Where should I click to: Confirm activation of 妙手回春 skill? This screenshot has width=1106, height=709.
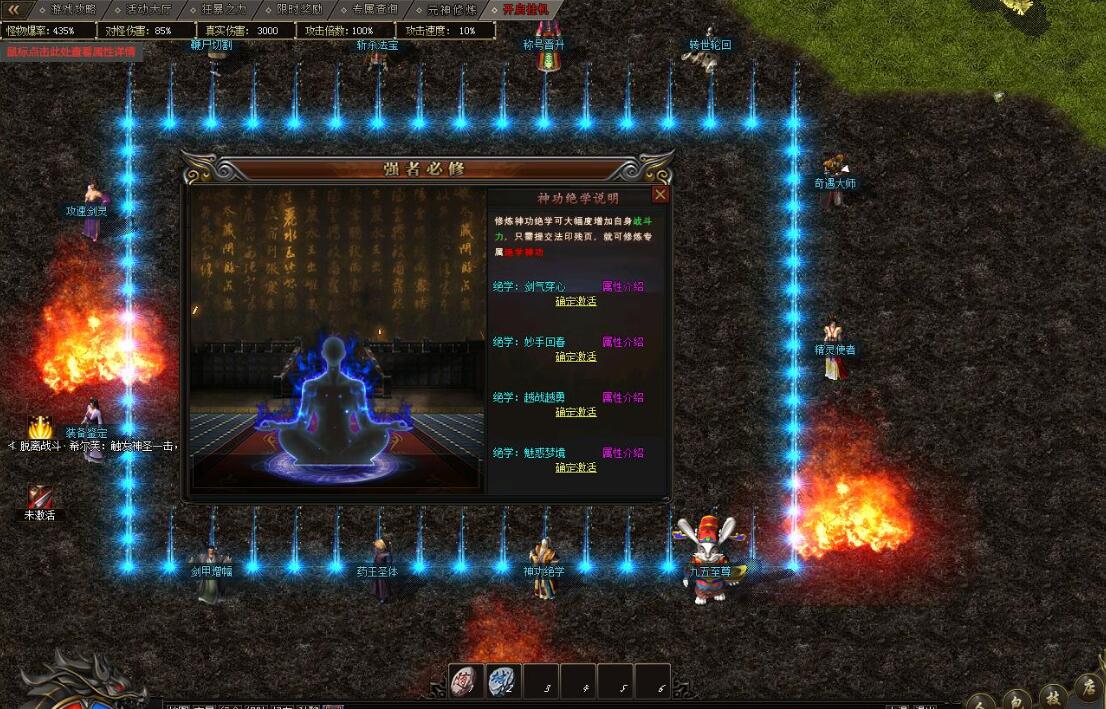pyautogui.click(x=575, y=357)
